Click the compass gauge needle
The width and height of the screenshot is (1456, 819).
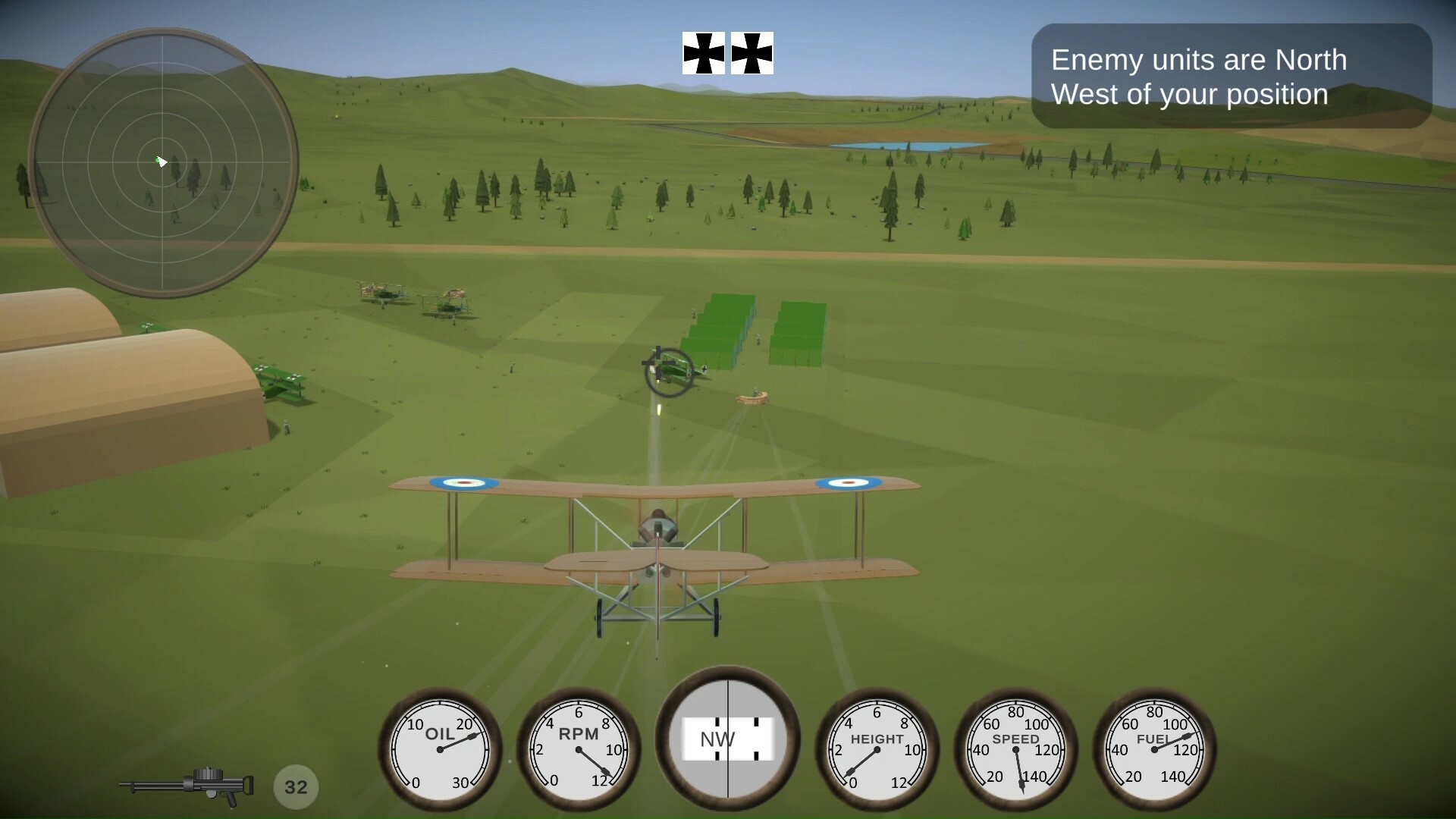pos(728,739)
